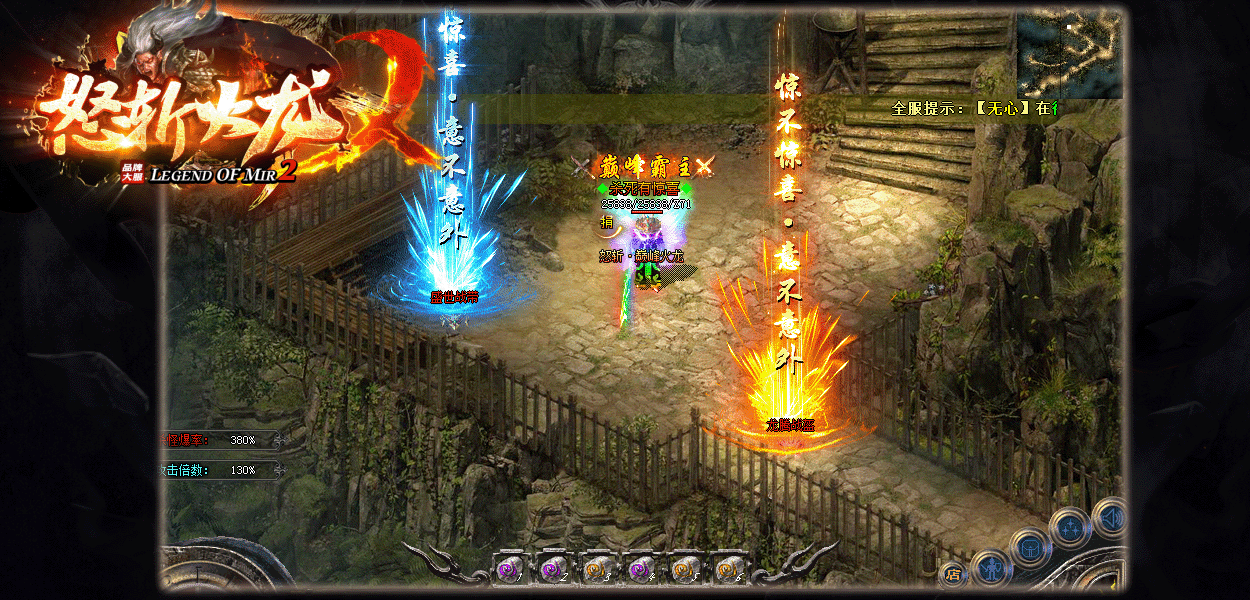Viewport: 1250px width, 600px height.
Task: Use the purple scroll in hotbar slot 1
Action: (509, 569)
